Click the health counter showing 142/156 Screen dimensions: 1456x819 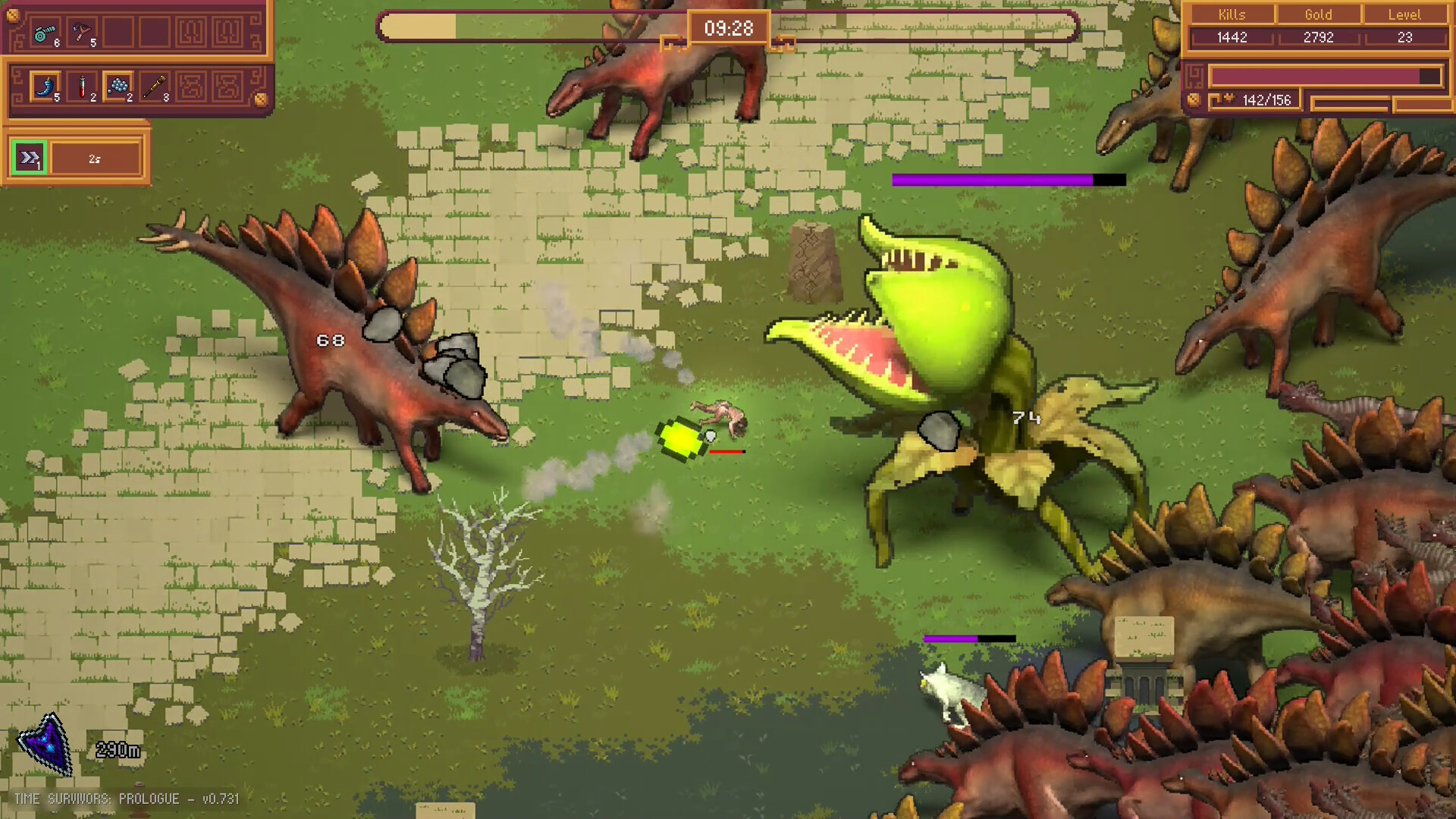[1267, 101]
